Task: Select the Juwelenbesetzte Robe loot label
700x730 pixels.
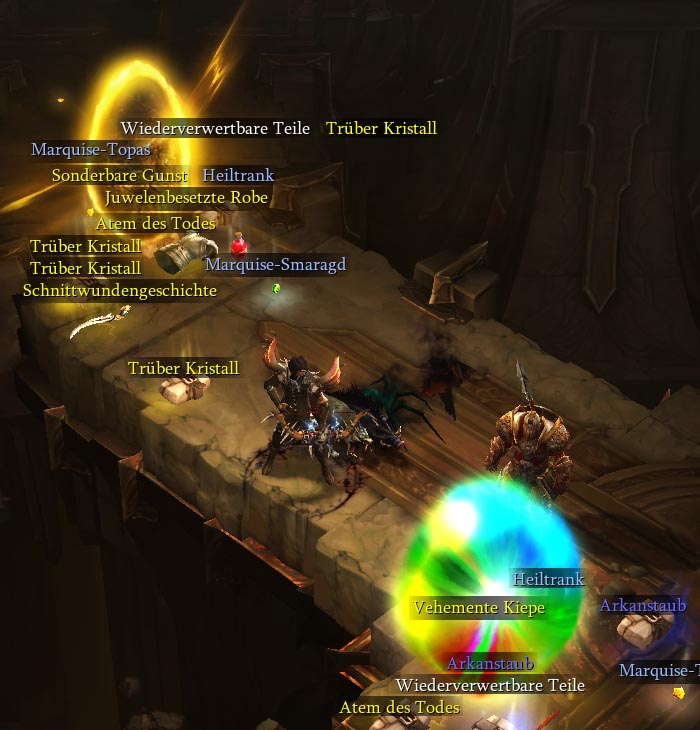Action: tap(186, 198)
